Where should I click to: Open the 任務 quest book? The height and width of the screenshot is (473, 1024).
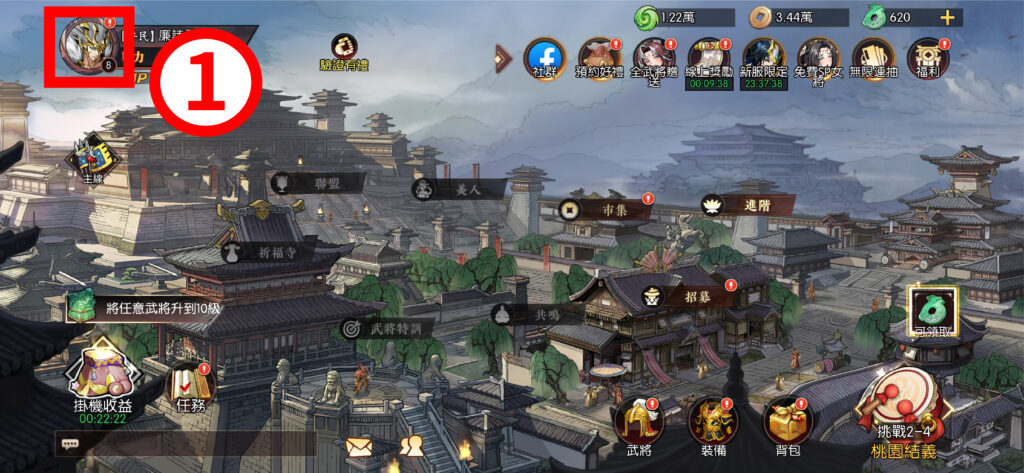[190, 386]
